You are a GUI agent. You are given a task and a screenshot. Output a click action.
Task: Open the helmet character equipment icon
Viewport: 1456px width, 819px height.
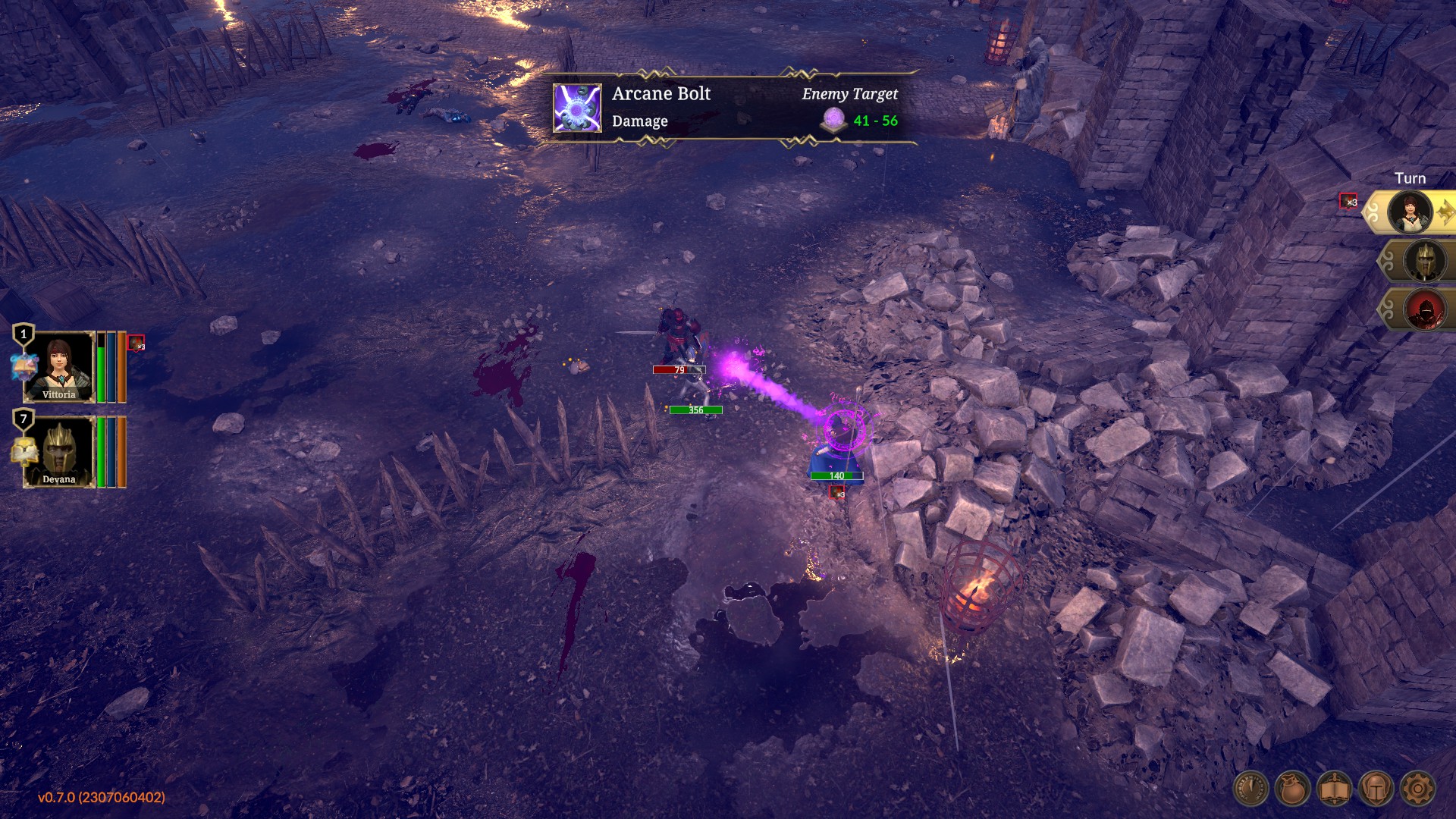(x=1376, y=789)
